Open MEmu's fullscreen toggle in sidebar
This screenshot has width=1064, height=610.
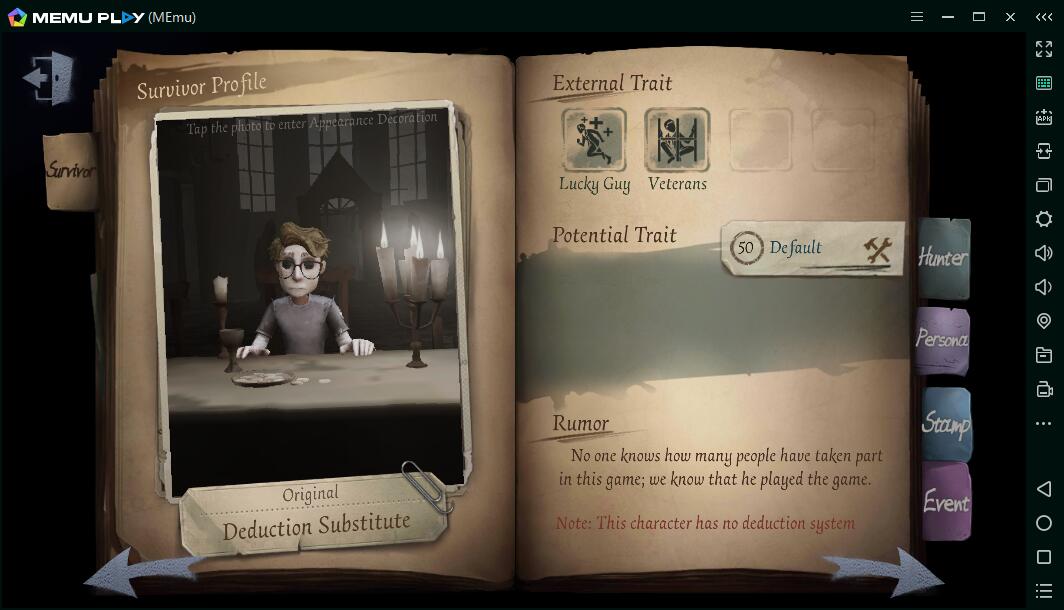1044,49
